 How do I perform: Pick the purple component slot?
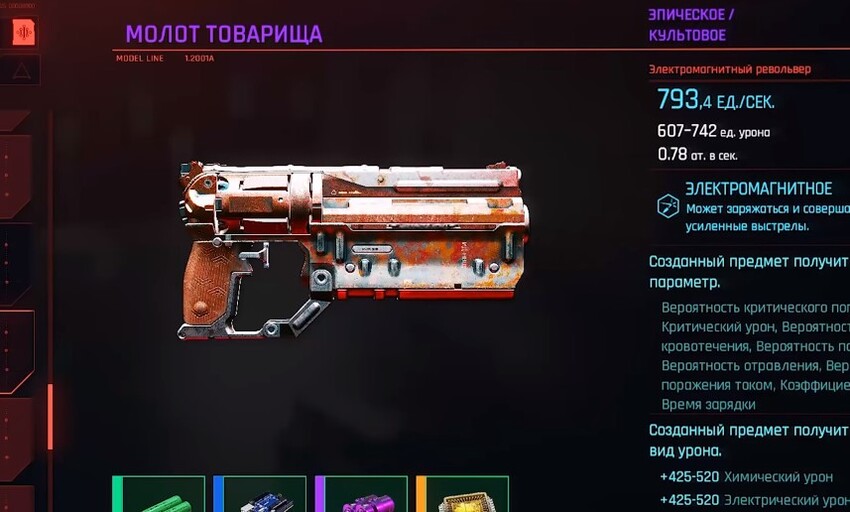[x=362, y=496]
